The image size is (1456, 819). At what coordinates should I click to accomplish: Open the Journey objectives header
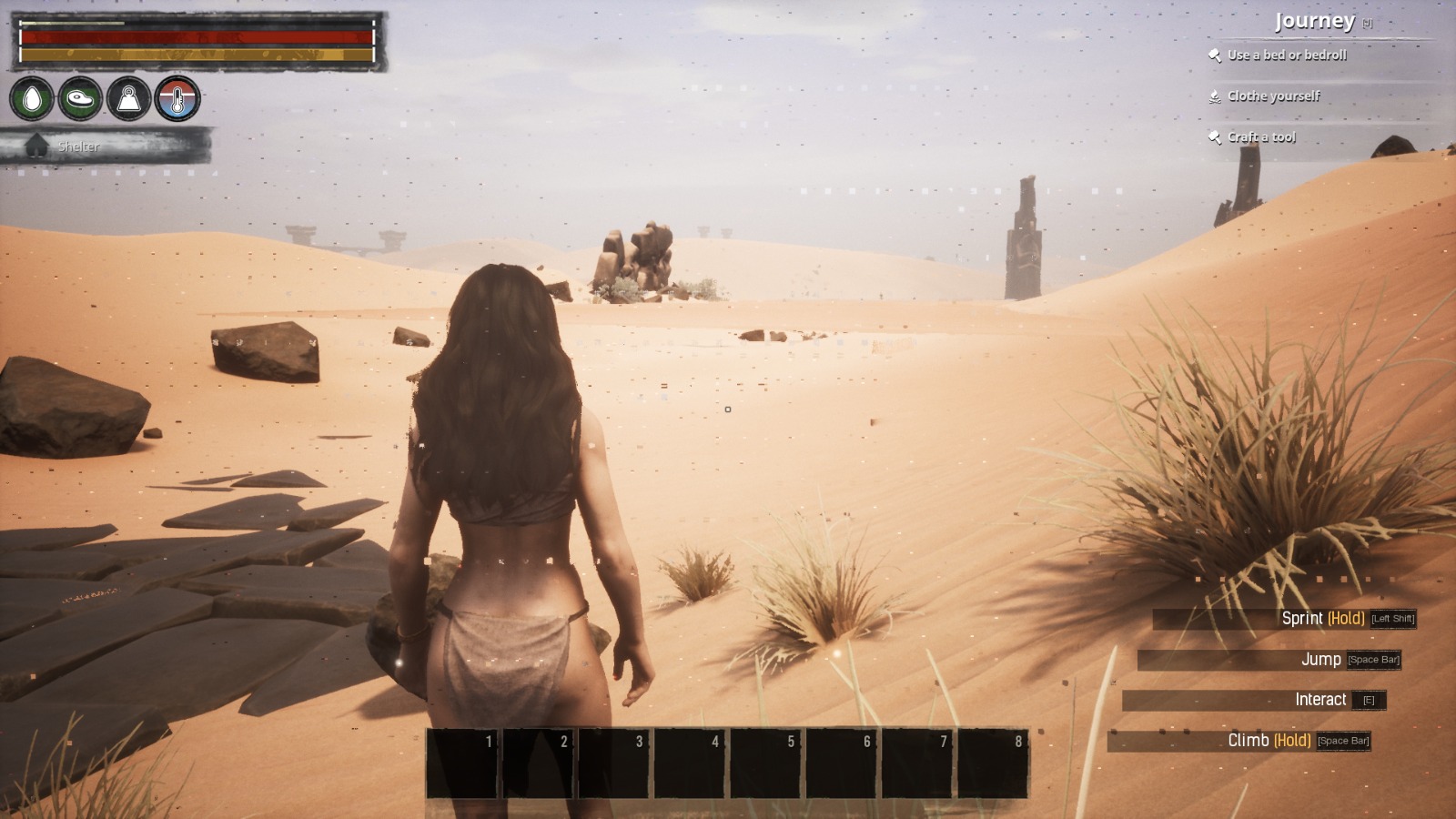pyautogui.click(x=1314, y=21)
